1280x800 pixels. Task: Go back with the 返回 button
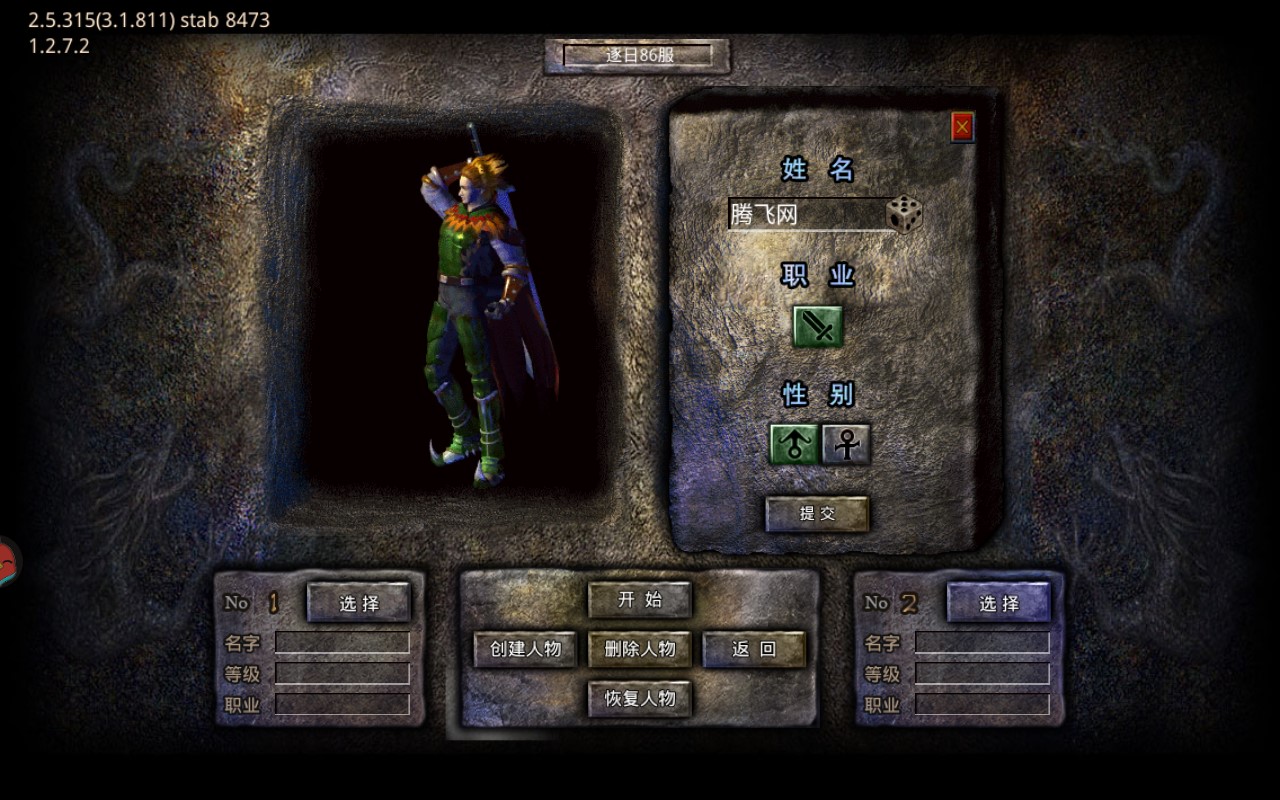(754, 649)
